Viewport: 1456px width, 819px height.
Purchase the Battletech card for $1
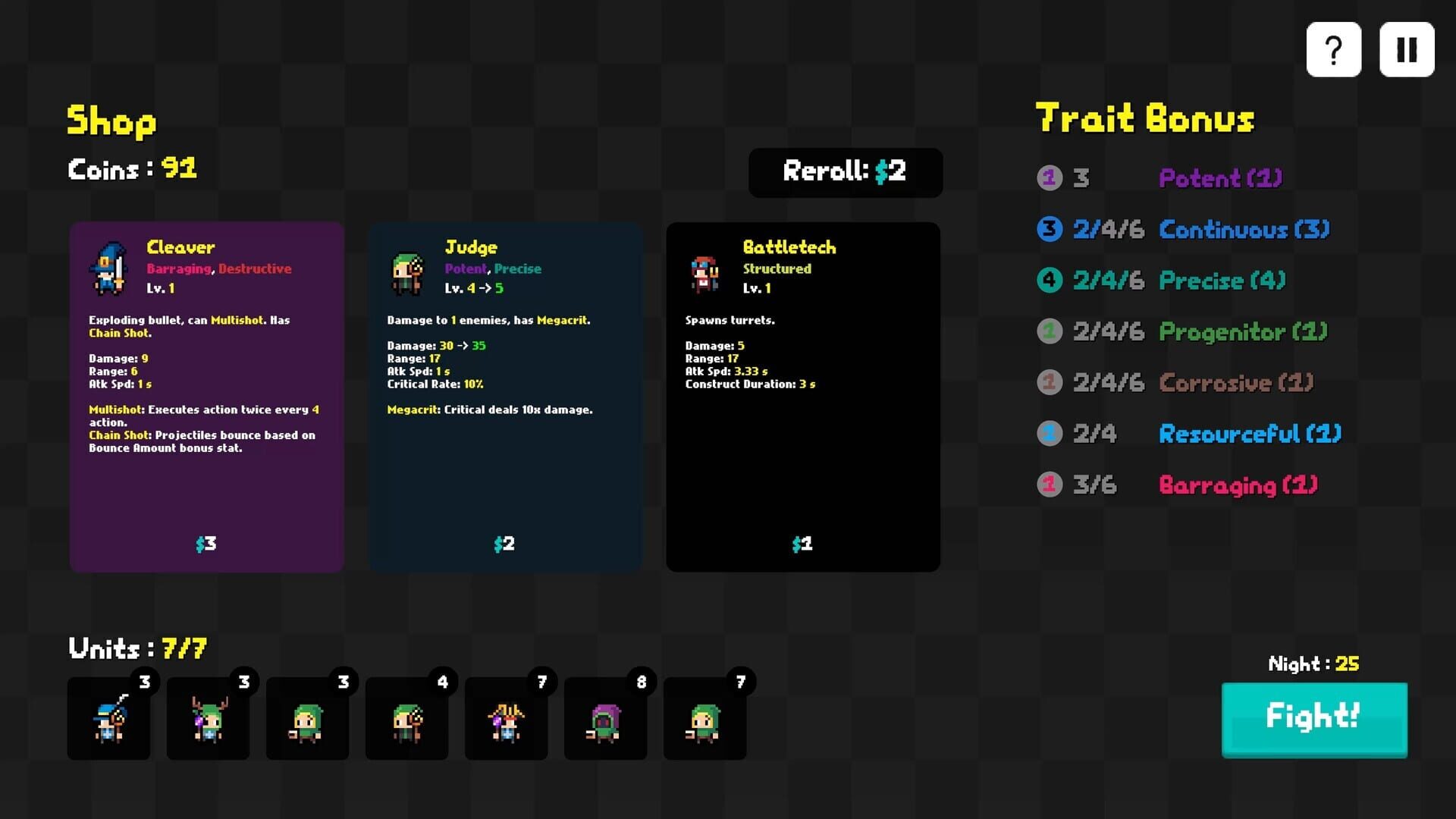pos(802,544)
